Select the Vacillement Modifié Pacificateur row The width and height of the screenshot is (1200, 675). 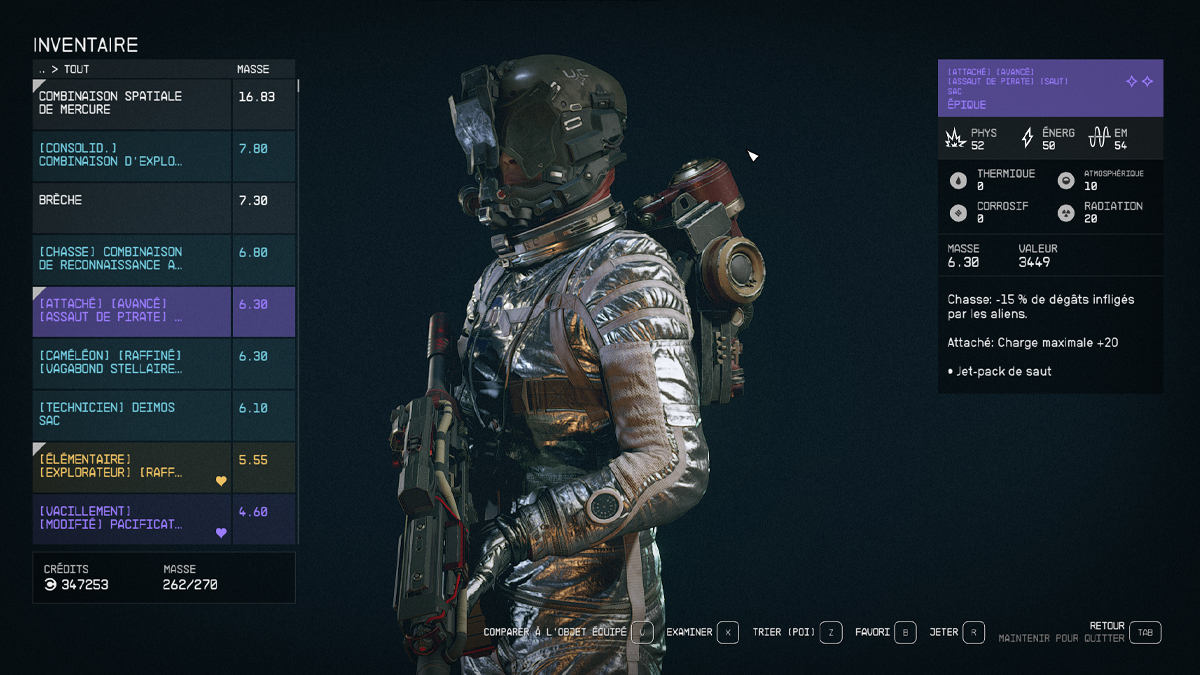134,519
